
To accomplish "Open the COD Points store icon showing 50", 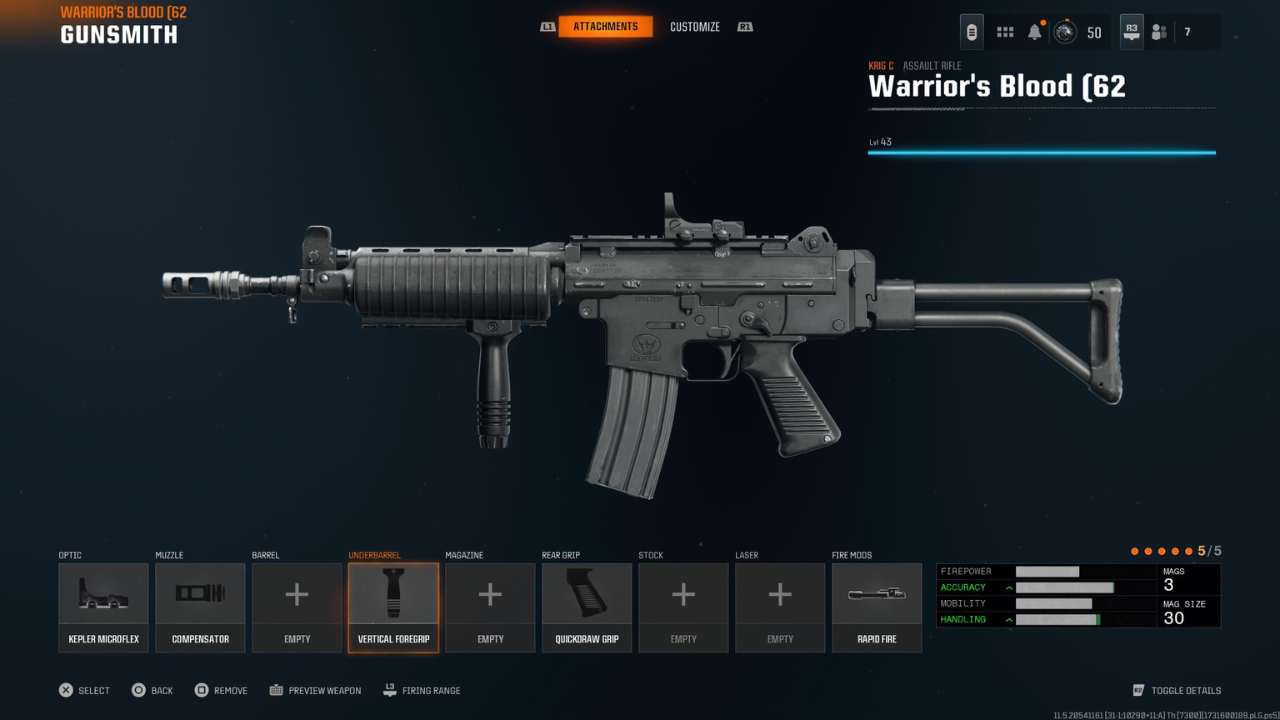I will [x=1063, y=31].
